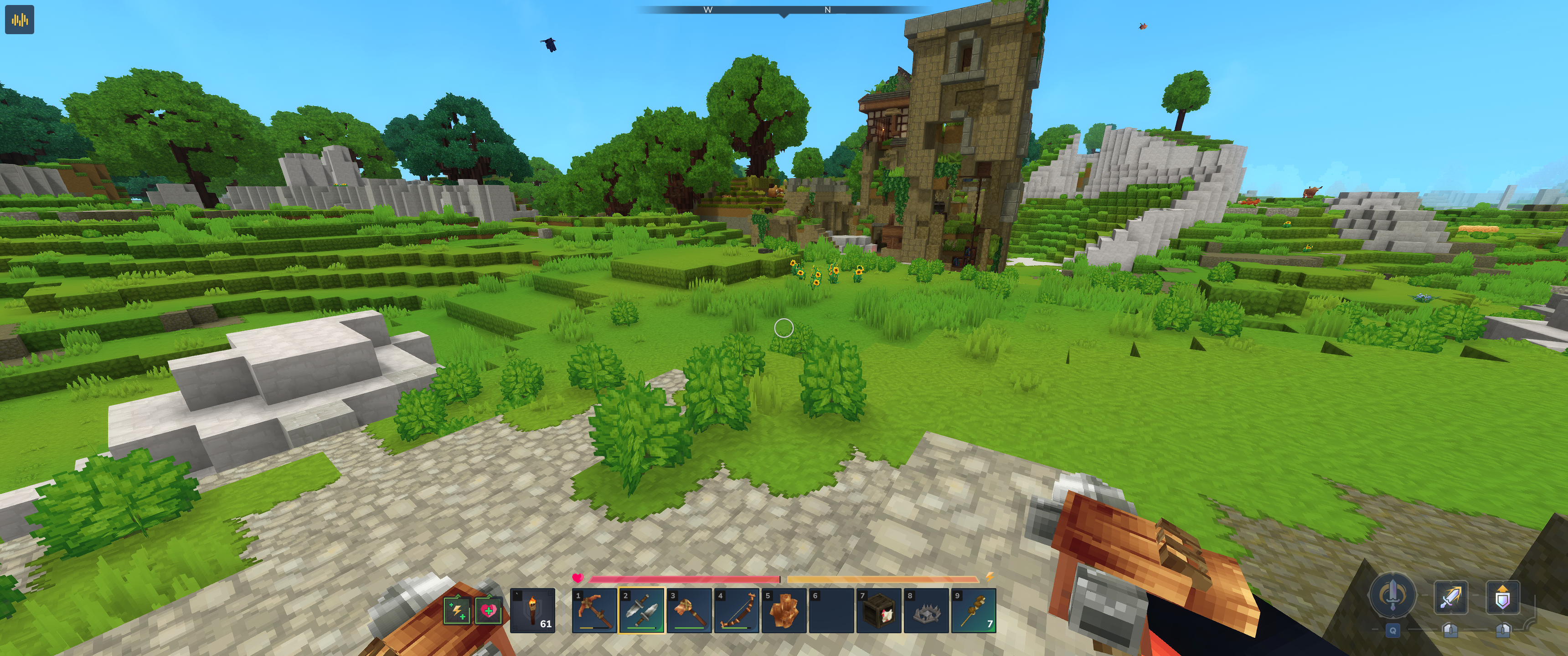Image resolution: width=1568 pixels, height=656 pixels.
Task: Select the wooden bow slot
Action: coord(737,610)
